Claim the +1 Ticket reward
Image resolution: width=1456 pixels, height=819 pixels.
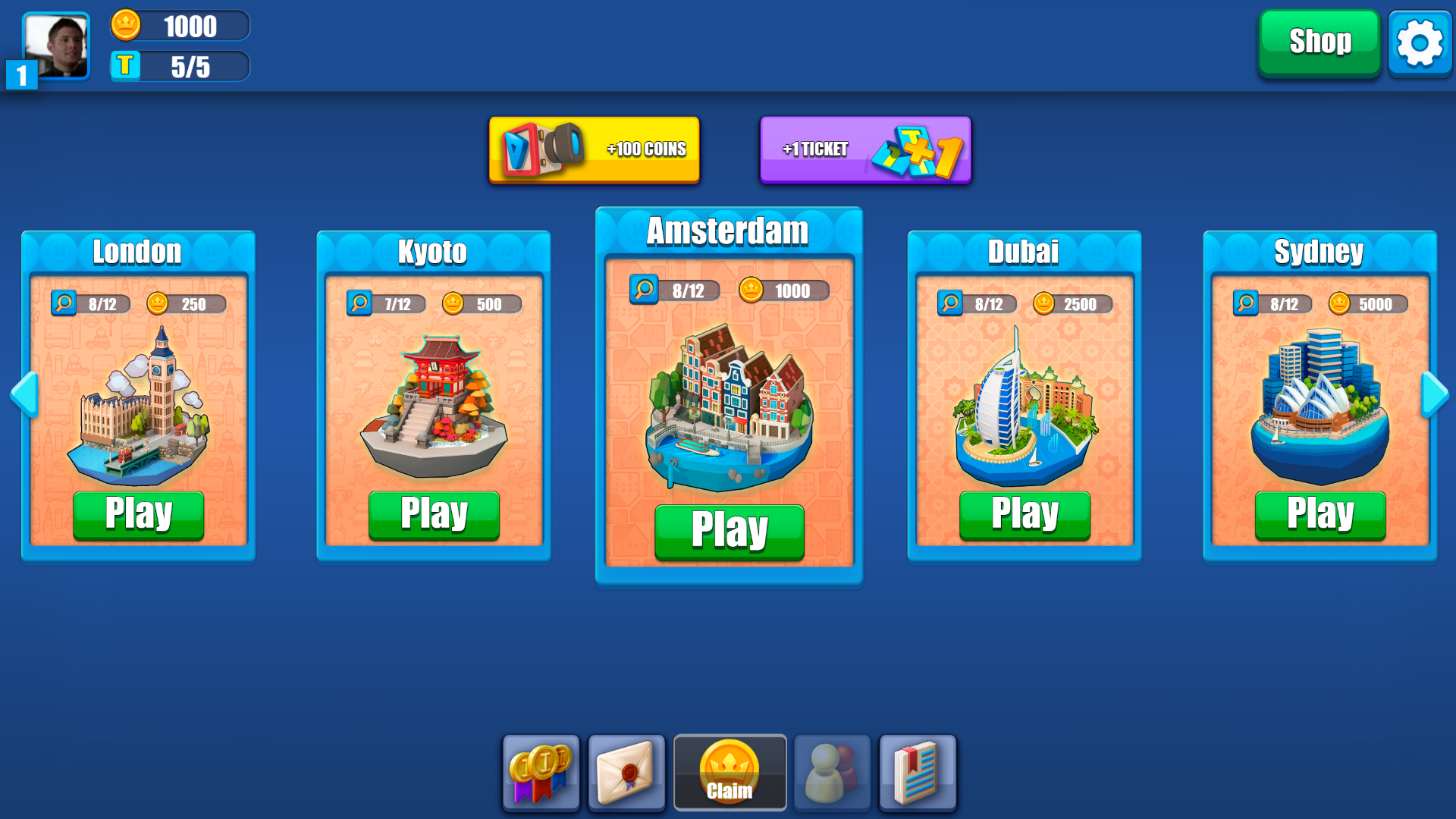[x=864, y=149]
